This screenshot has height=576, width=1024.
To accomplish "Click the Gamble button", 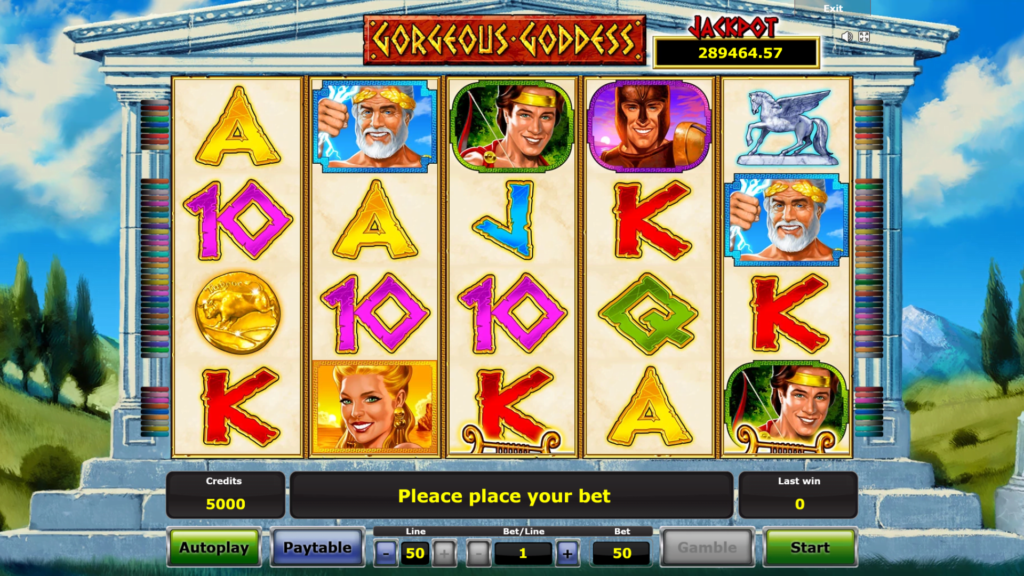I will [707, 547].
